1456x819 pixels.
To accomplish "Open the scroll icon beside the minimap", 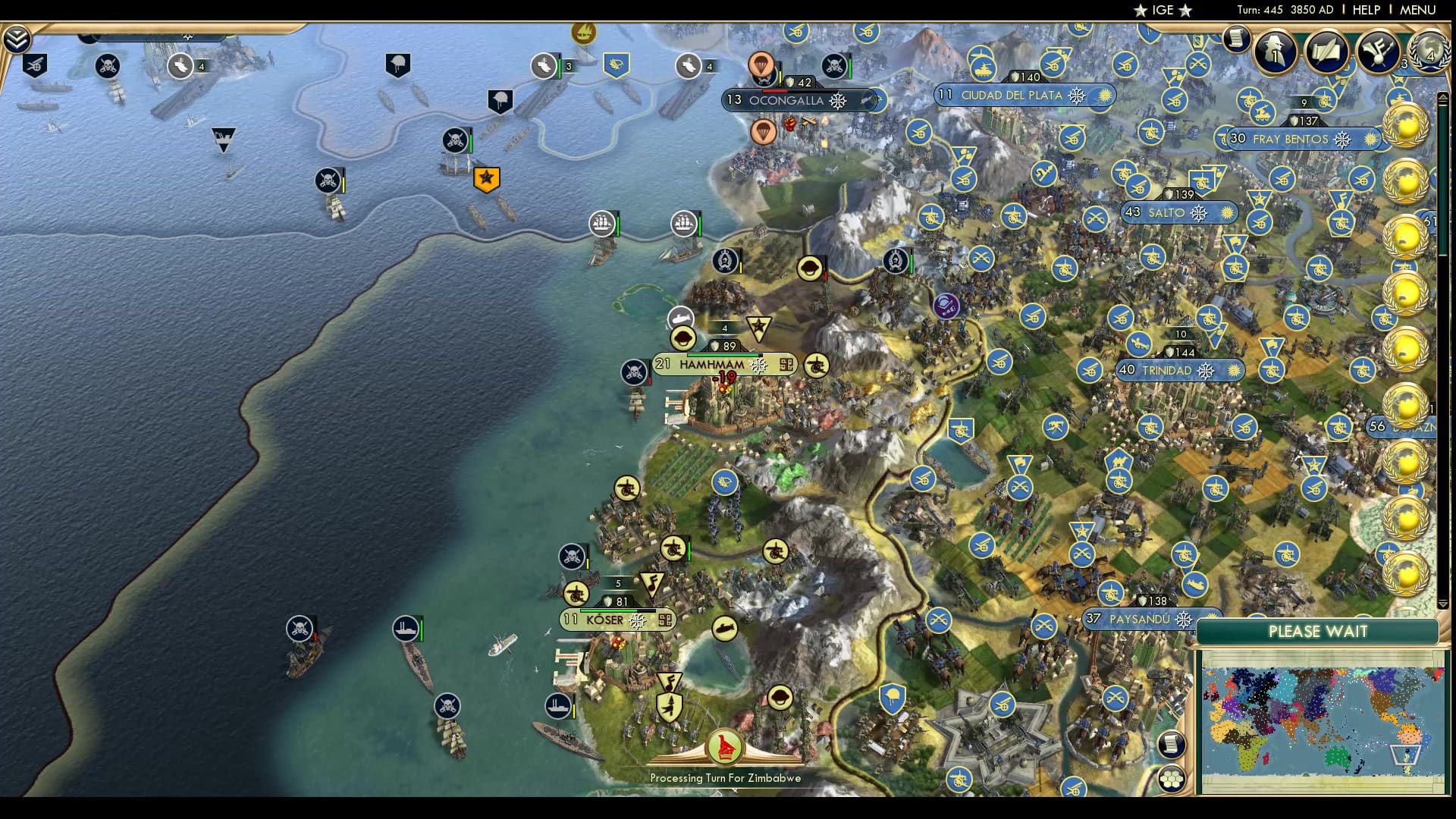I will point(1172,744).
